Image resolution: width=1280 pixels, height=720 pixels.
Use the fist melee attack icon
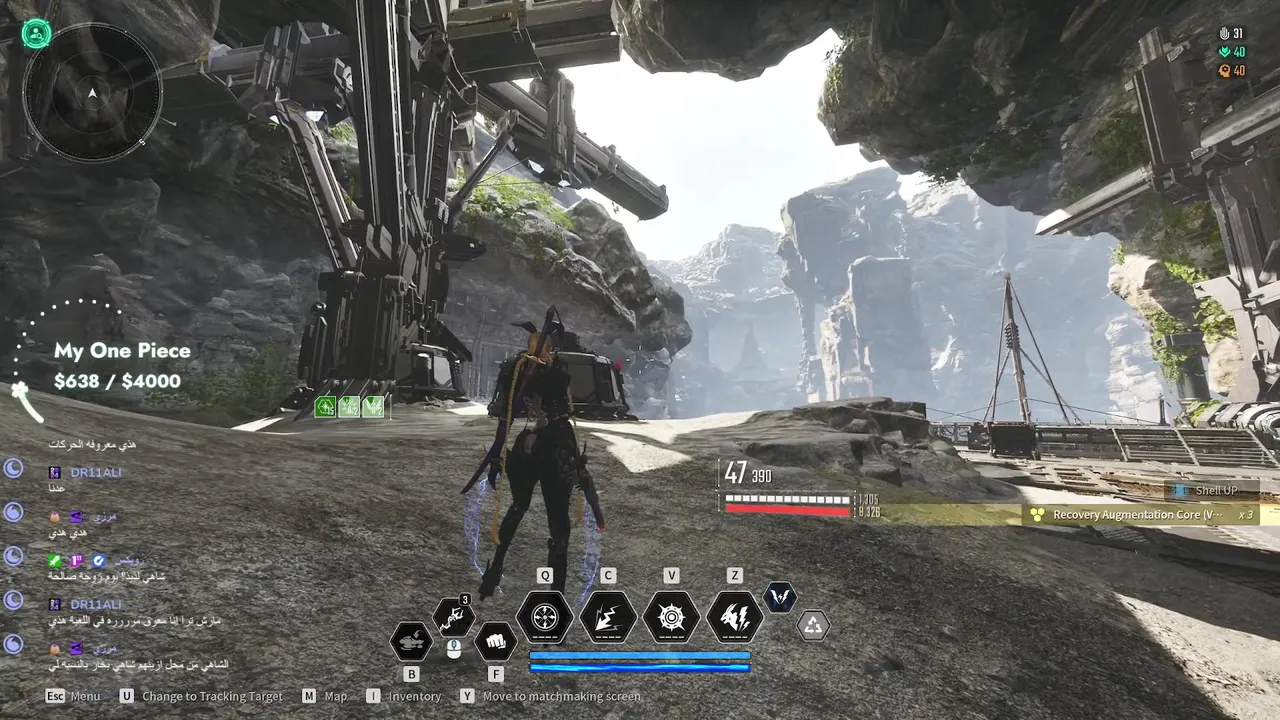[x=495, y=640]
